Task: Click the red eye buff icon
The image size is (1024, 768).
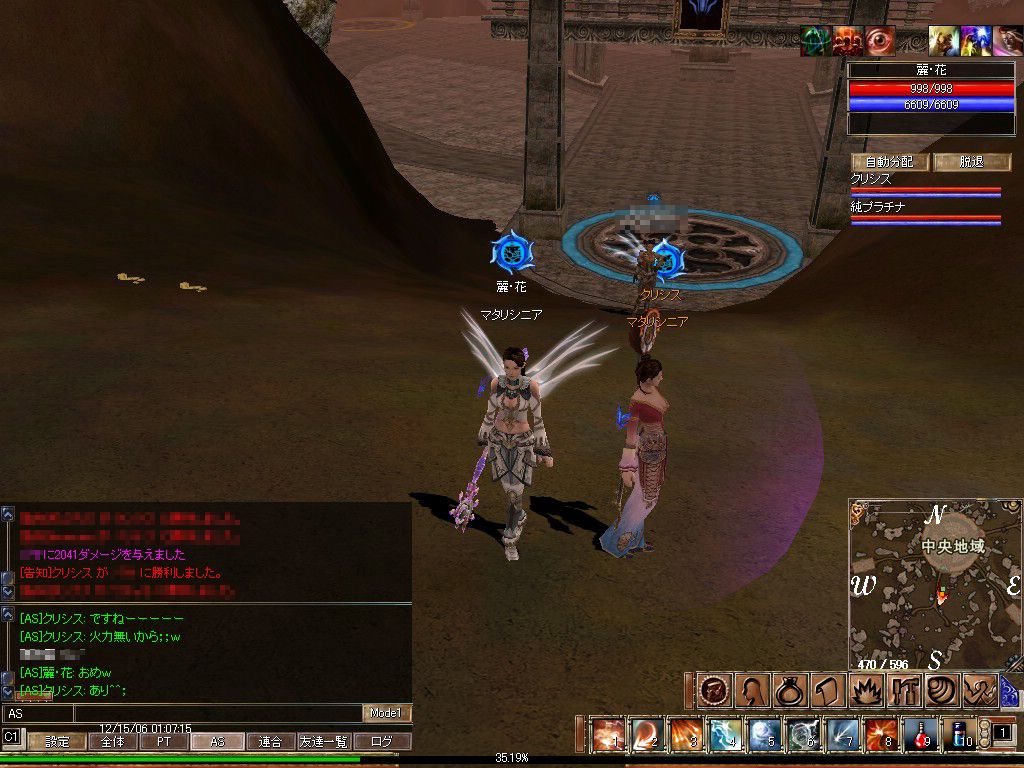Action: 880,41
